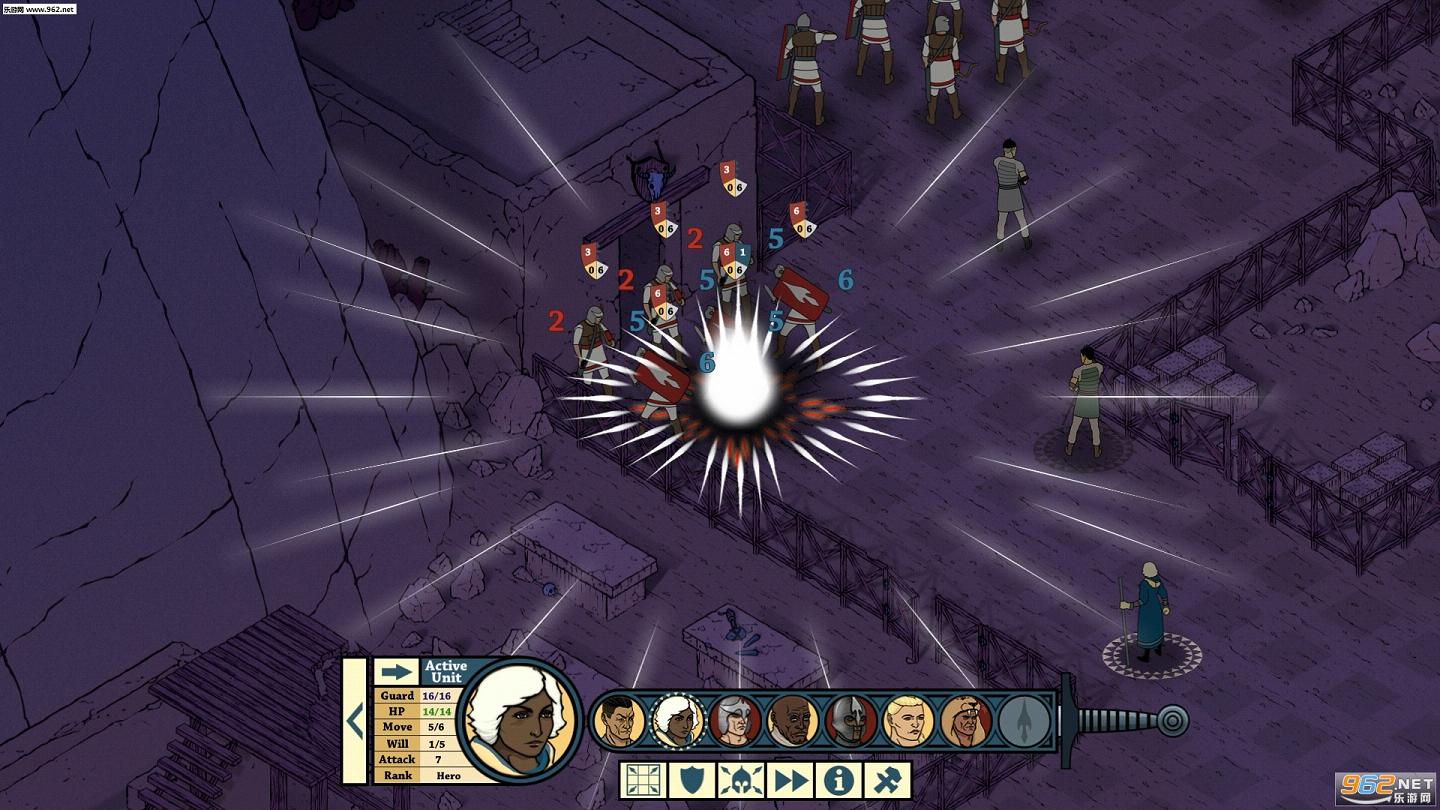Collapse the unit stats panel with the left arrow

(x=354, y=720)
